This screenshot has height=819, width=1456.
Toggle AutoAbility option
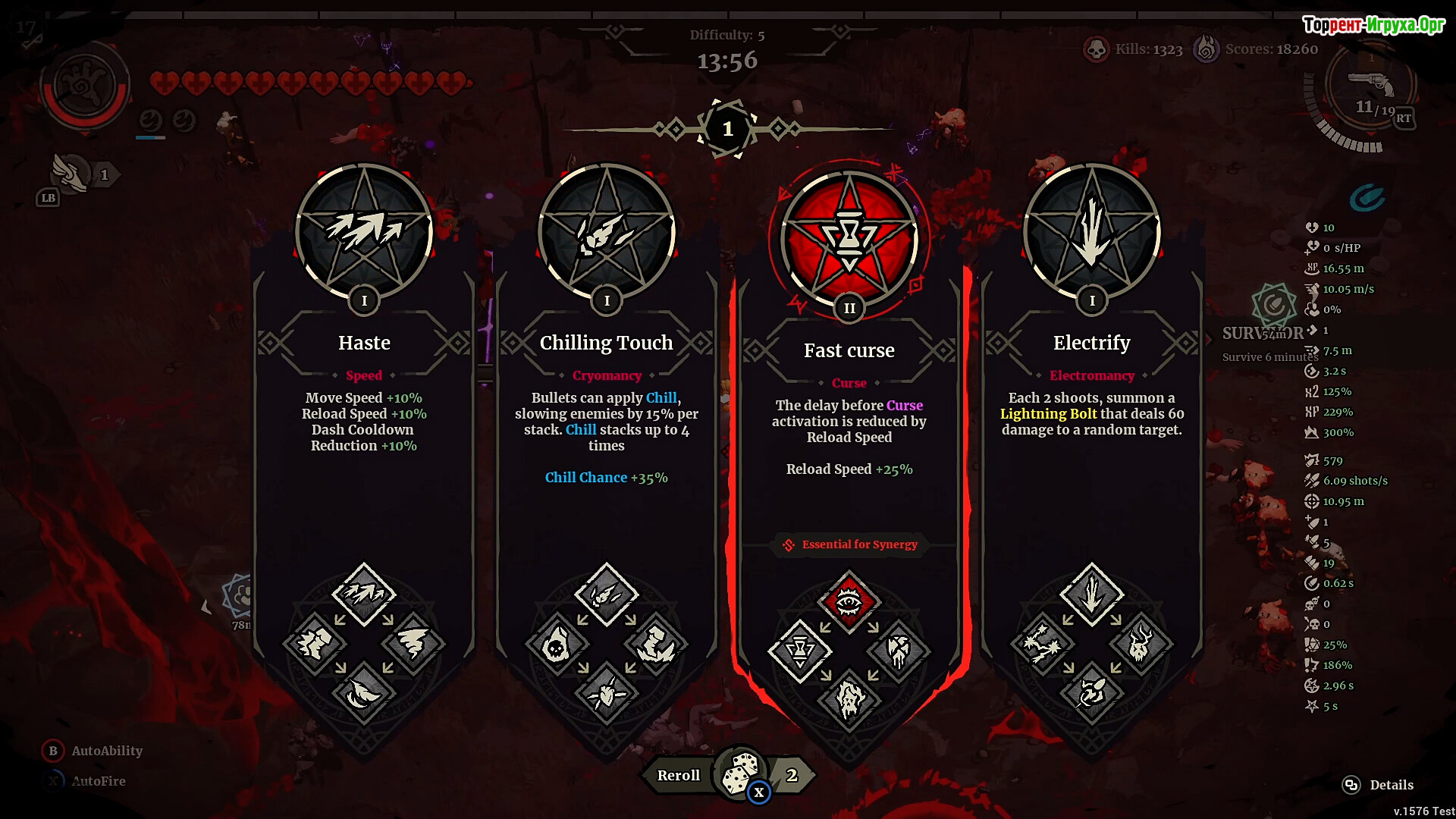coord(106,751)
